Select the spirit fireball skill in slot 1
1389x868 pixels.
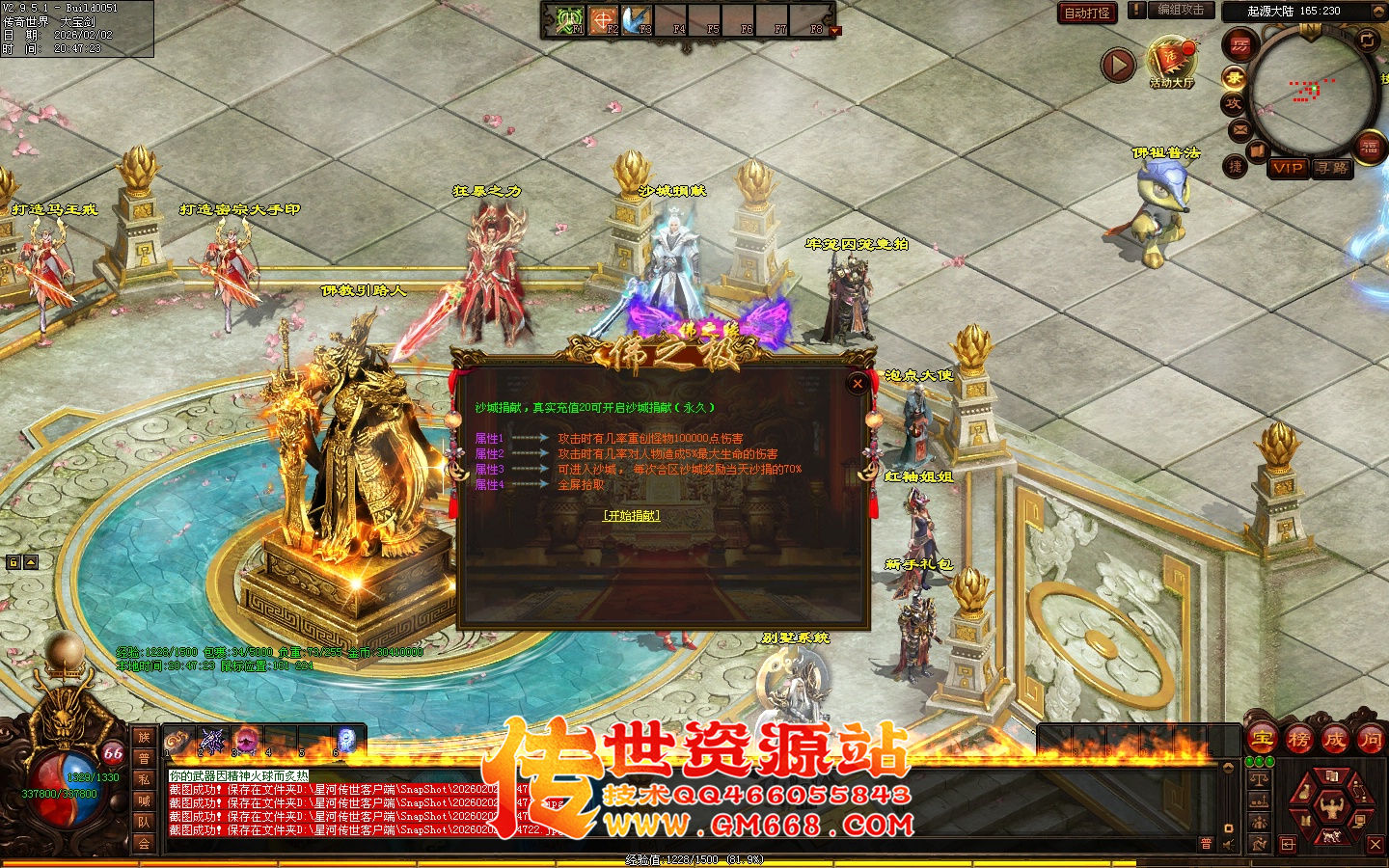point(177,739)
